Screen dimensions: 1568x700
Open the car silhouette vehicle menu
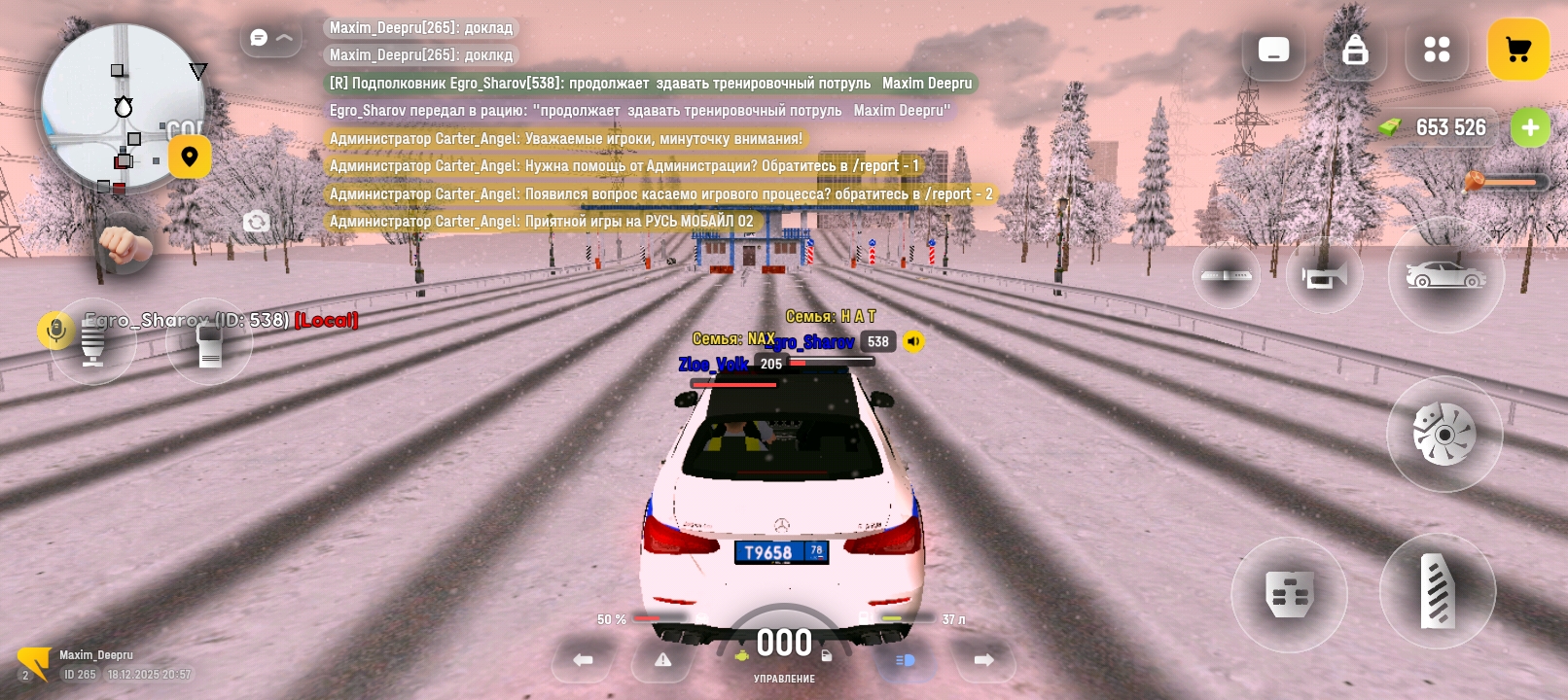pos(1445,275)
